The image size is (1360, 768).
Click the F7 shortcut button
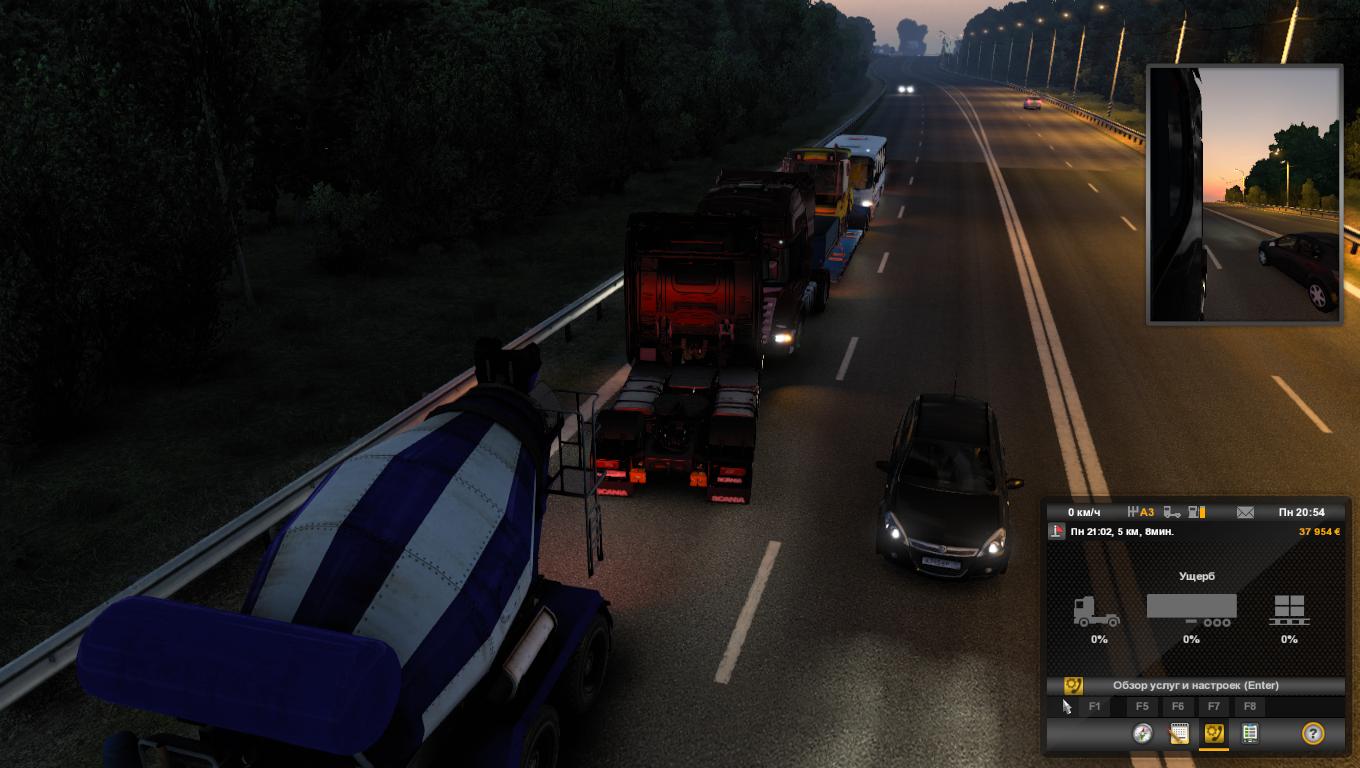pos(1214,707)
